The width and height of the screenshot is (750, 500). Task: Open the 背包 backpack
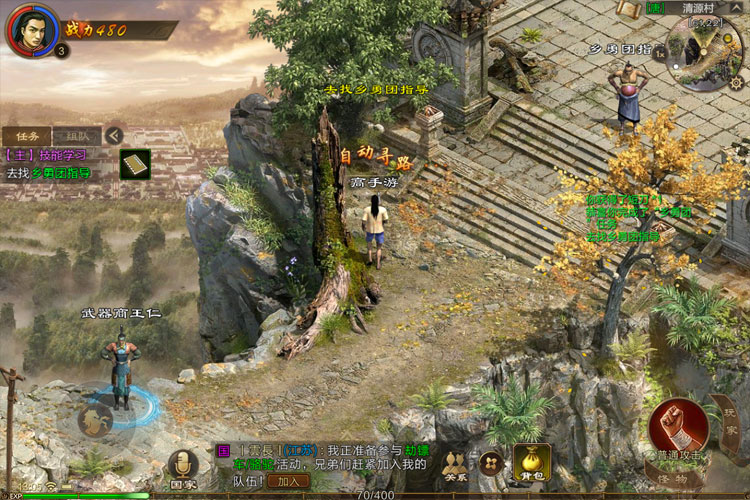coord(531,463)
